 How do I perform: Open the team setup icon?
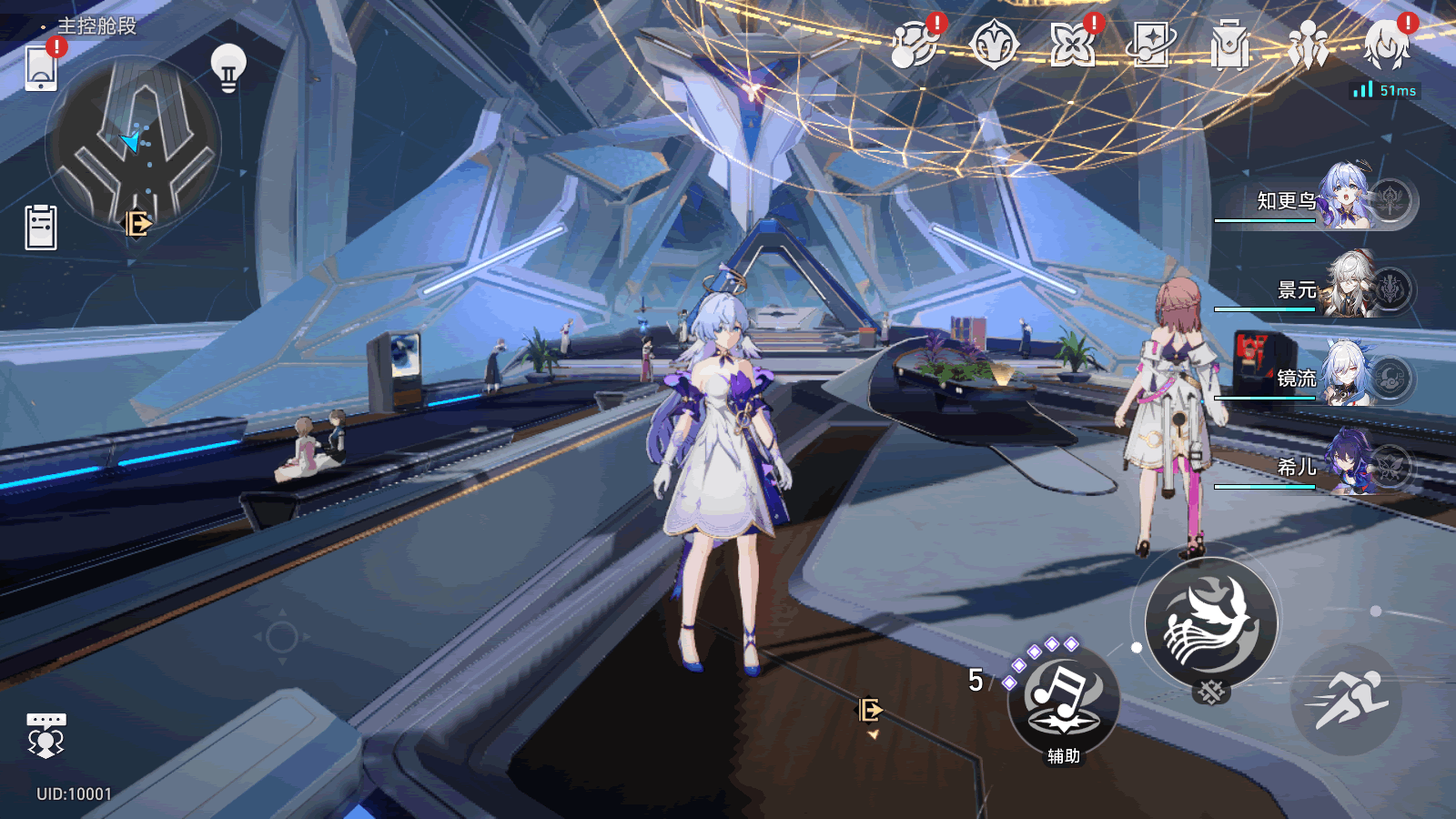[x=1308, y=45]
